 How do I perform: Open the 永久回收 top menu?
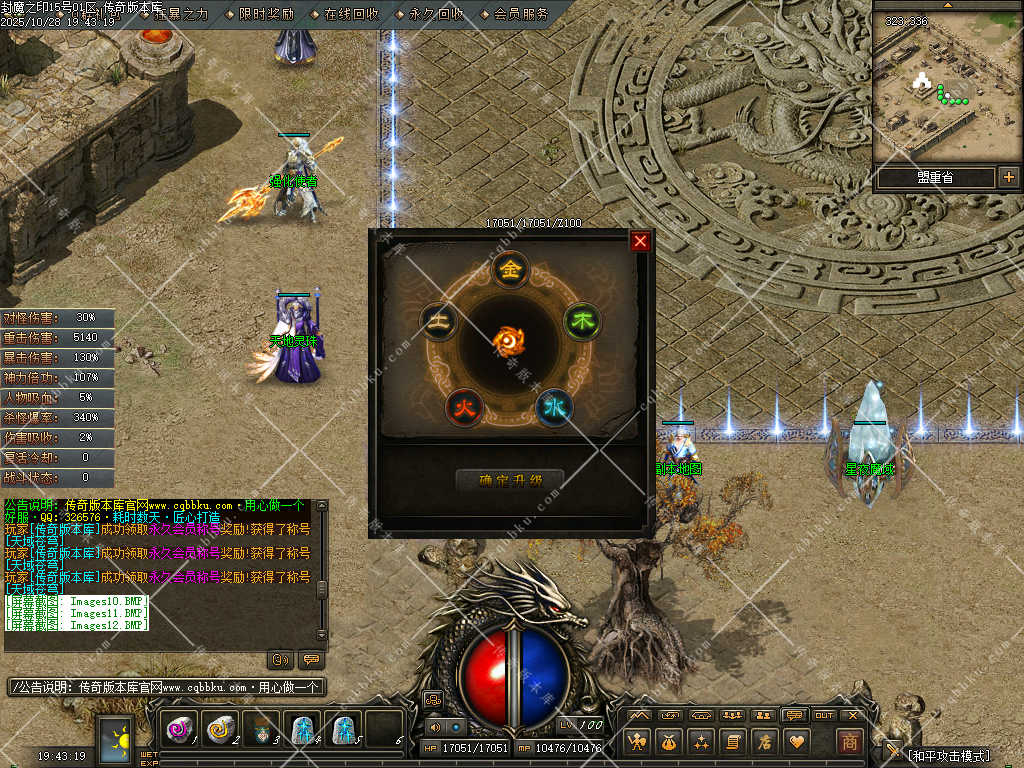point(437,14)
